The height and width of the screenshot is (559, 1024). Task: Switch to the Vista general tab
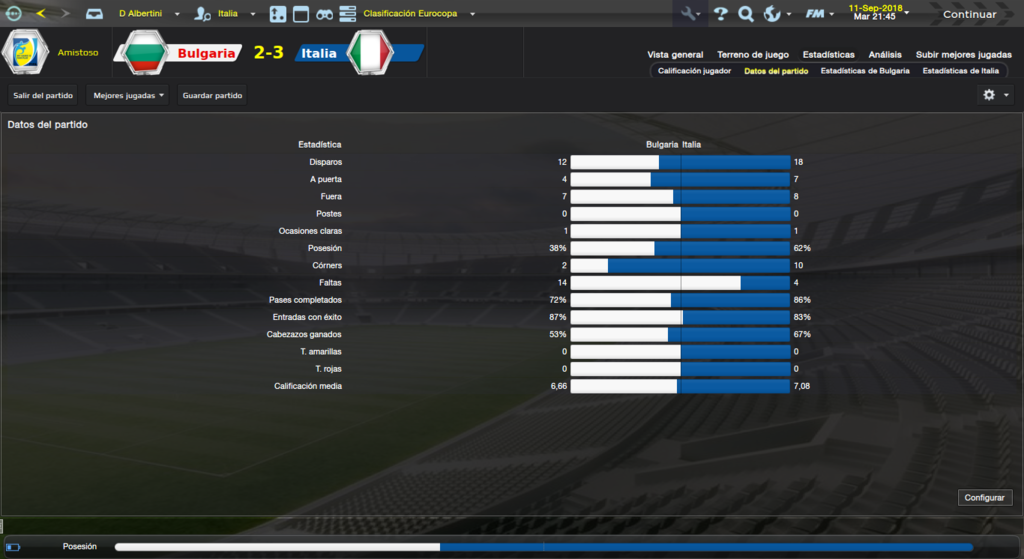(x=675, y=55)
